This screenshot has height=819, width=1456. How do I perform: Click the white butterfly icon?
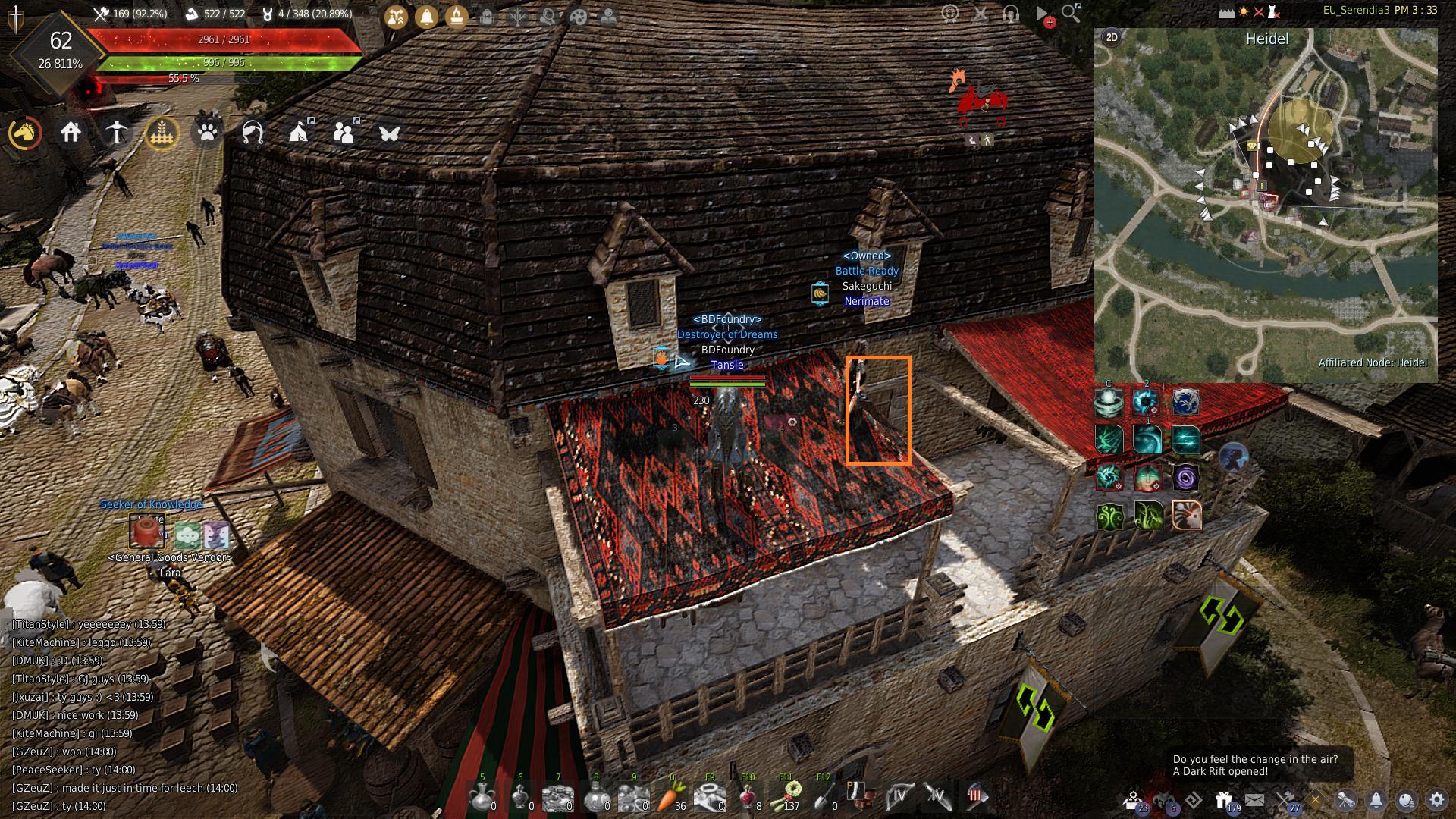click(x=390, y=133)
